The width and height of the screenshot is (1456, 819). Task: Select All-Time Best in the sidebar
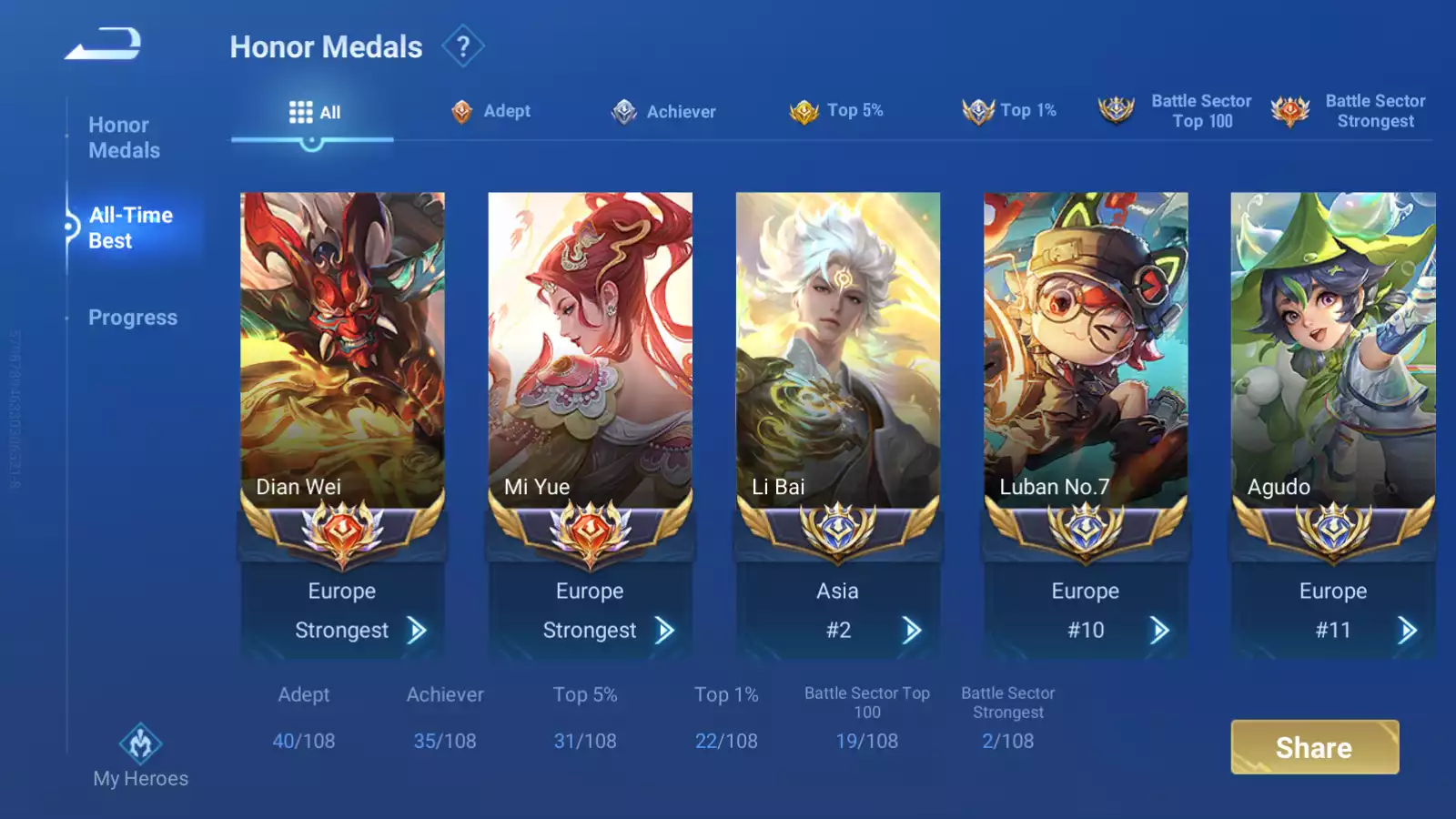(x=130, y=227)
